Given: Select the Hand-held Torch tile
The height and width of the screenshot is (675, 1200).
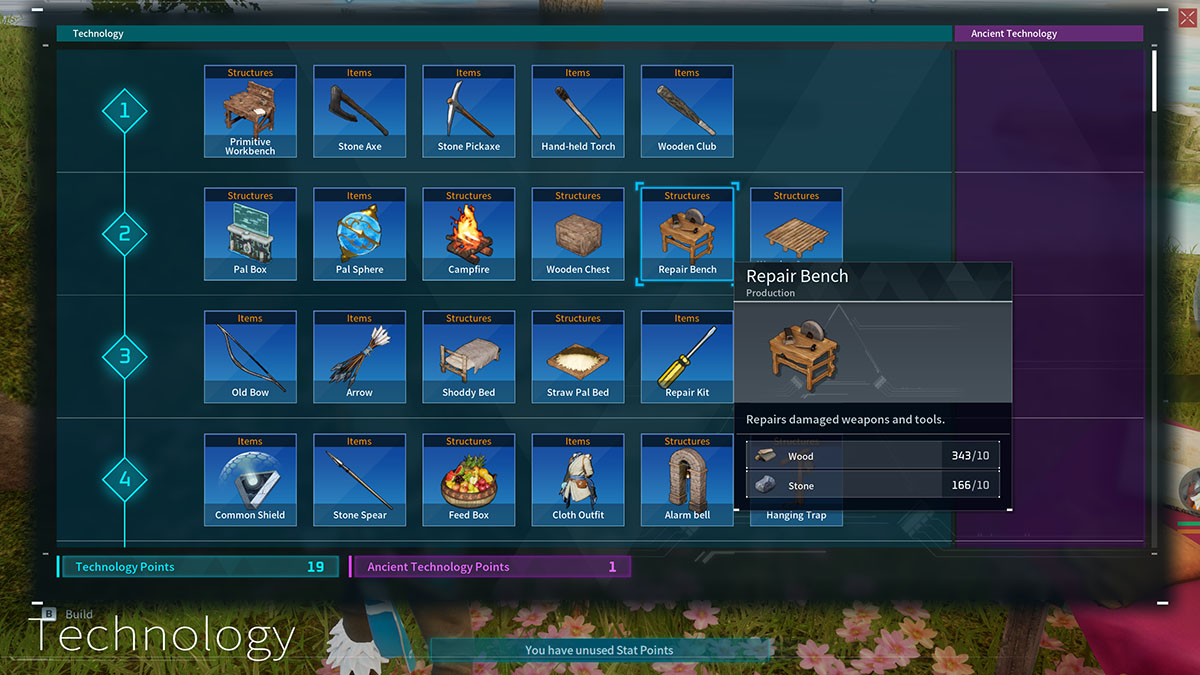Looking at the screenshot, I should tap(578, 111).
